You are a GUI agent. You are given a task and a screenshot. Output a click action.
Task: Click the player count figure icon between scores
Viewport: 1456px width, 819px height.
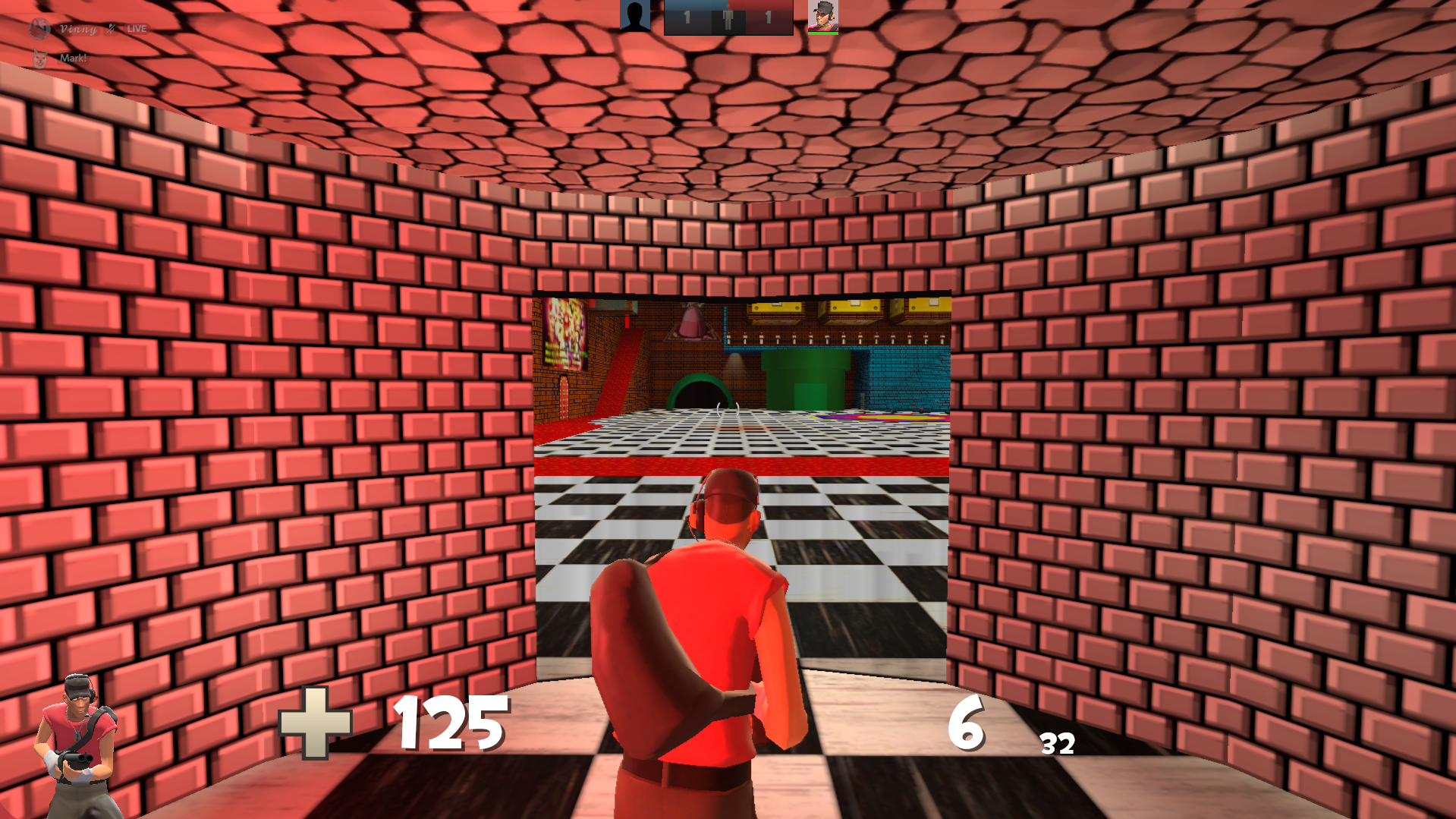coord(728,17)
